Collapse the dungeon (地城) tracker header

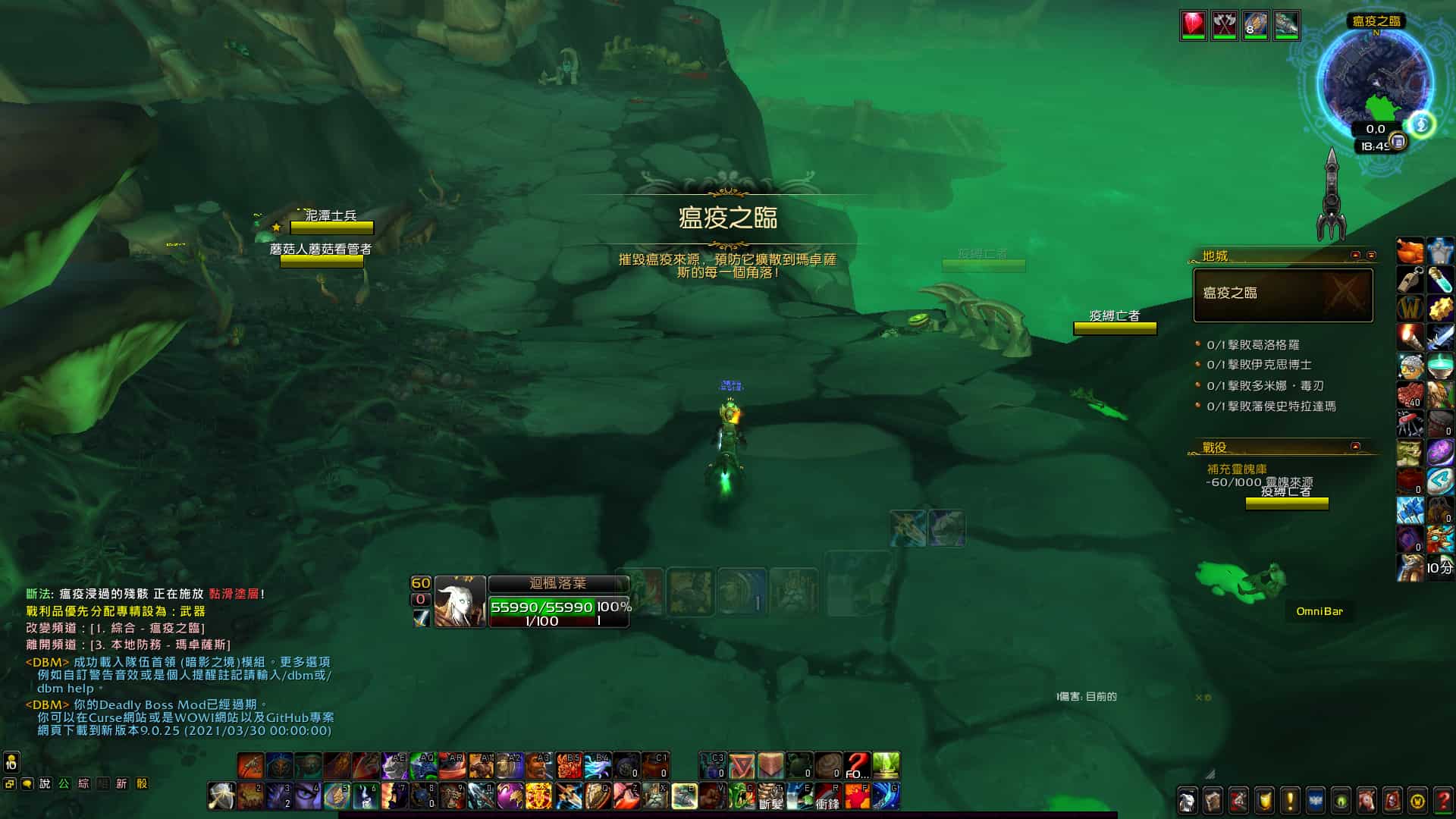(x=1356, y=256)
